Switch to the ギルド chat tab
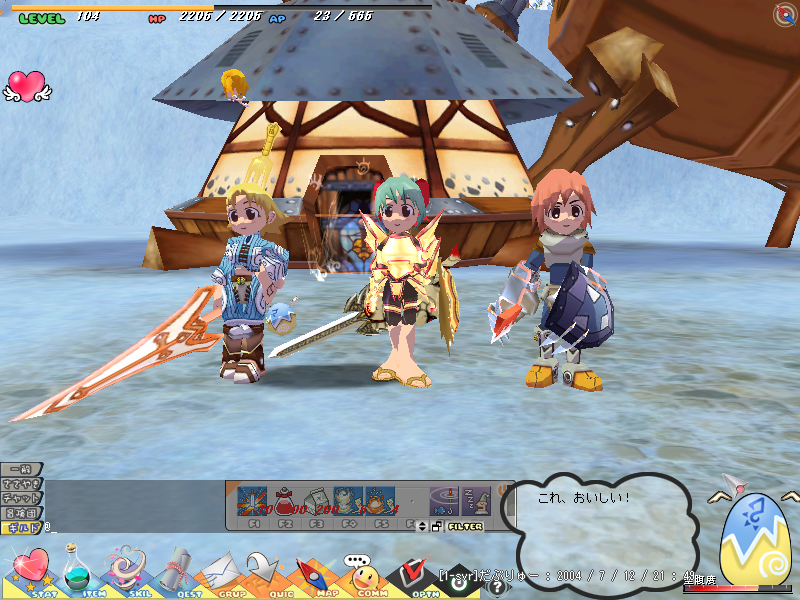 click(22, 526)
